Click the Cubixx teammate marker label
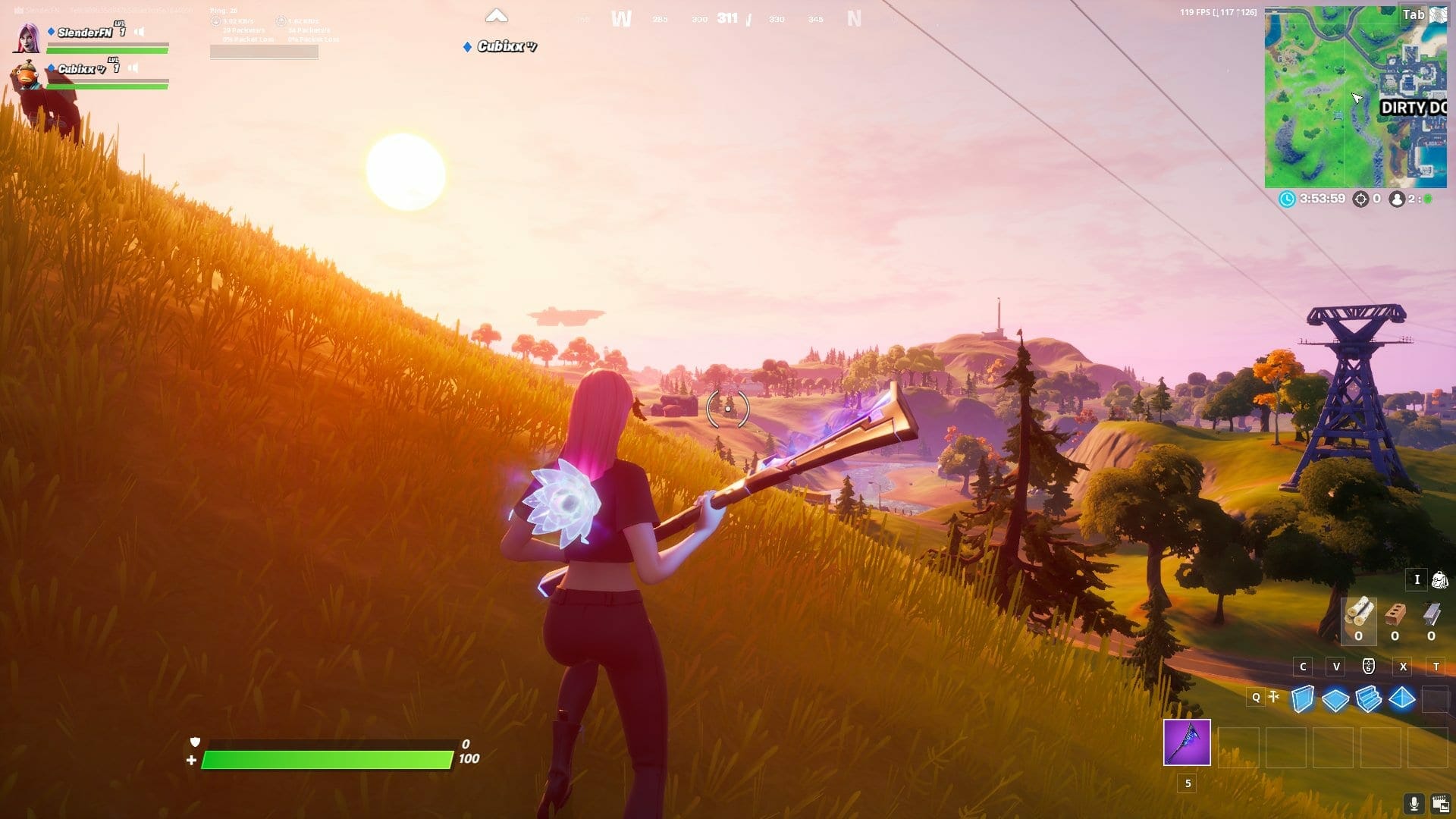 [x=500, y=46]
